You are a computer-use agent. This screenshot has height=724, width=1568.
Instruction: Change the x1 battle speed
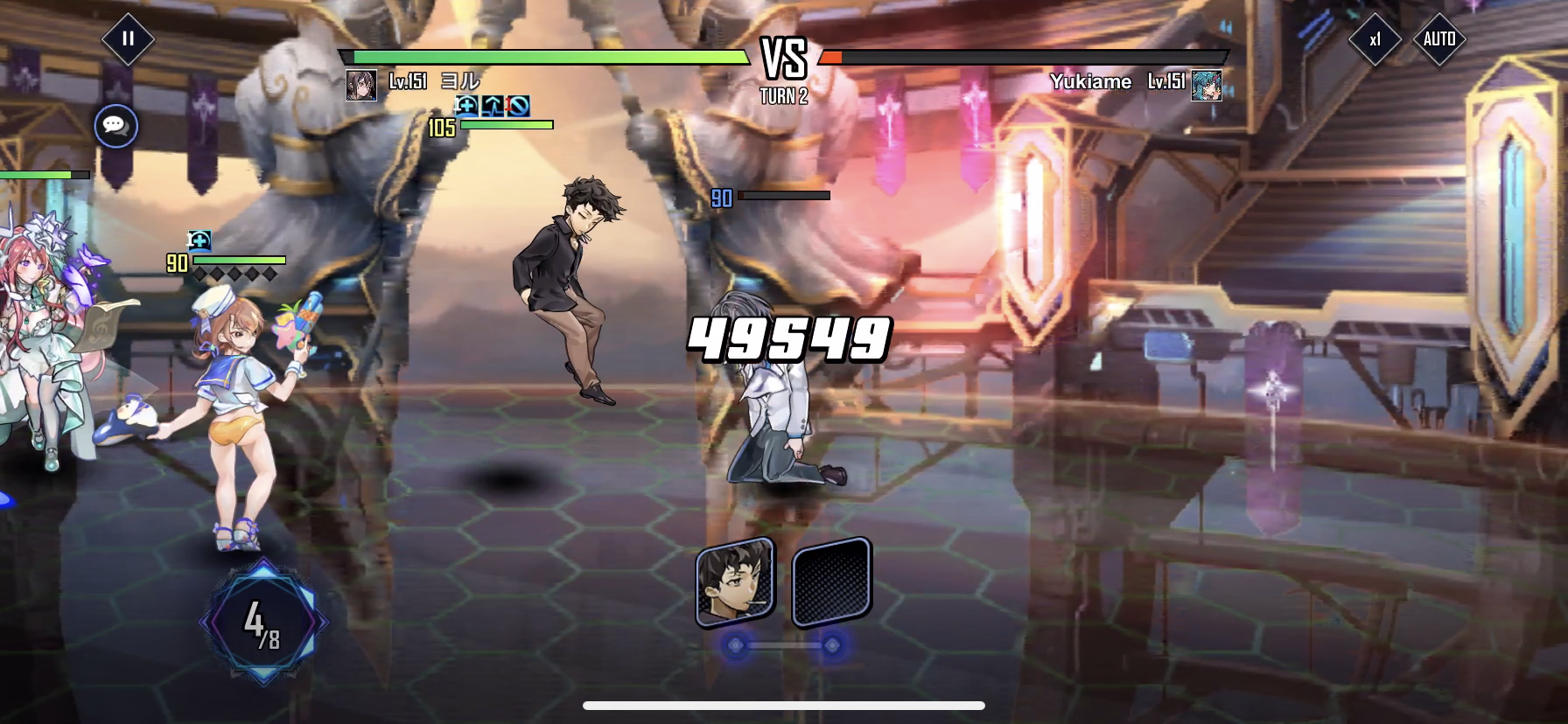click(x=1375, y=39)
